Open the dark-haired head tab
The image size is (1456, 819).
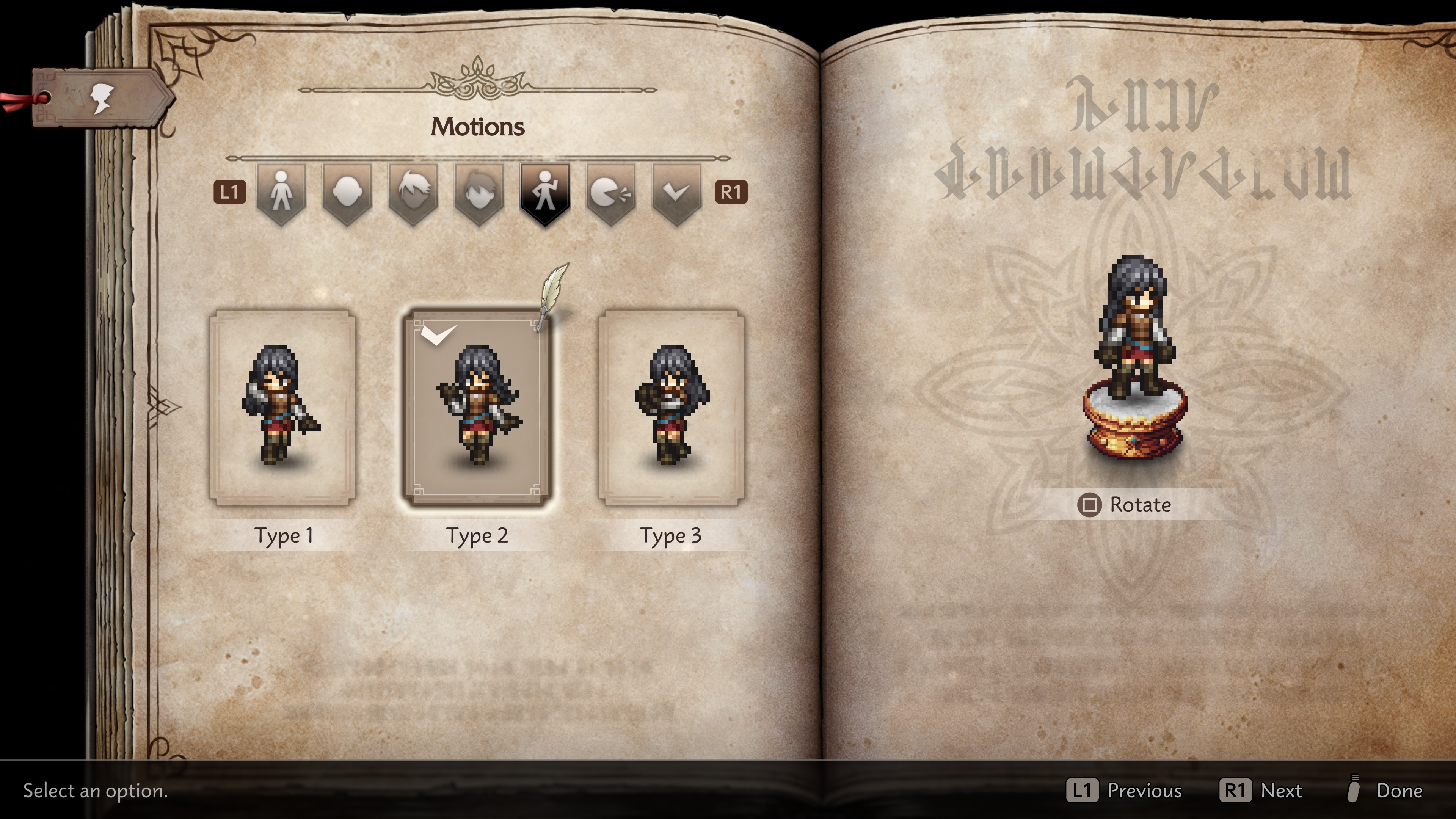coord(479,192)
